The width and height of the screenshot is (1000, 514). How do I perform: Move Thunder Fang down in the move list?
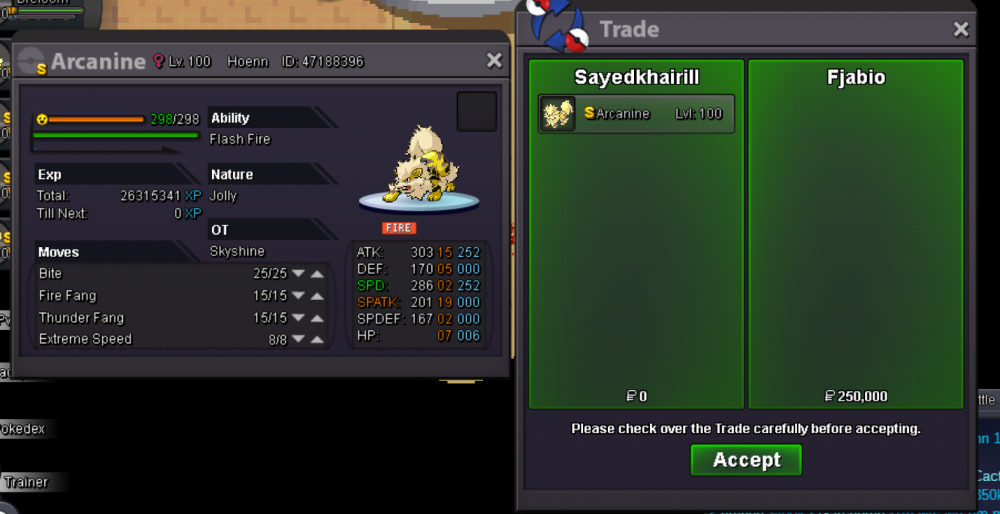pos(298,318)
